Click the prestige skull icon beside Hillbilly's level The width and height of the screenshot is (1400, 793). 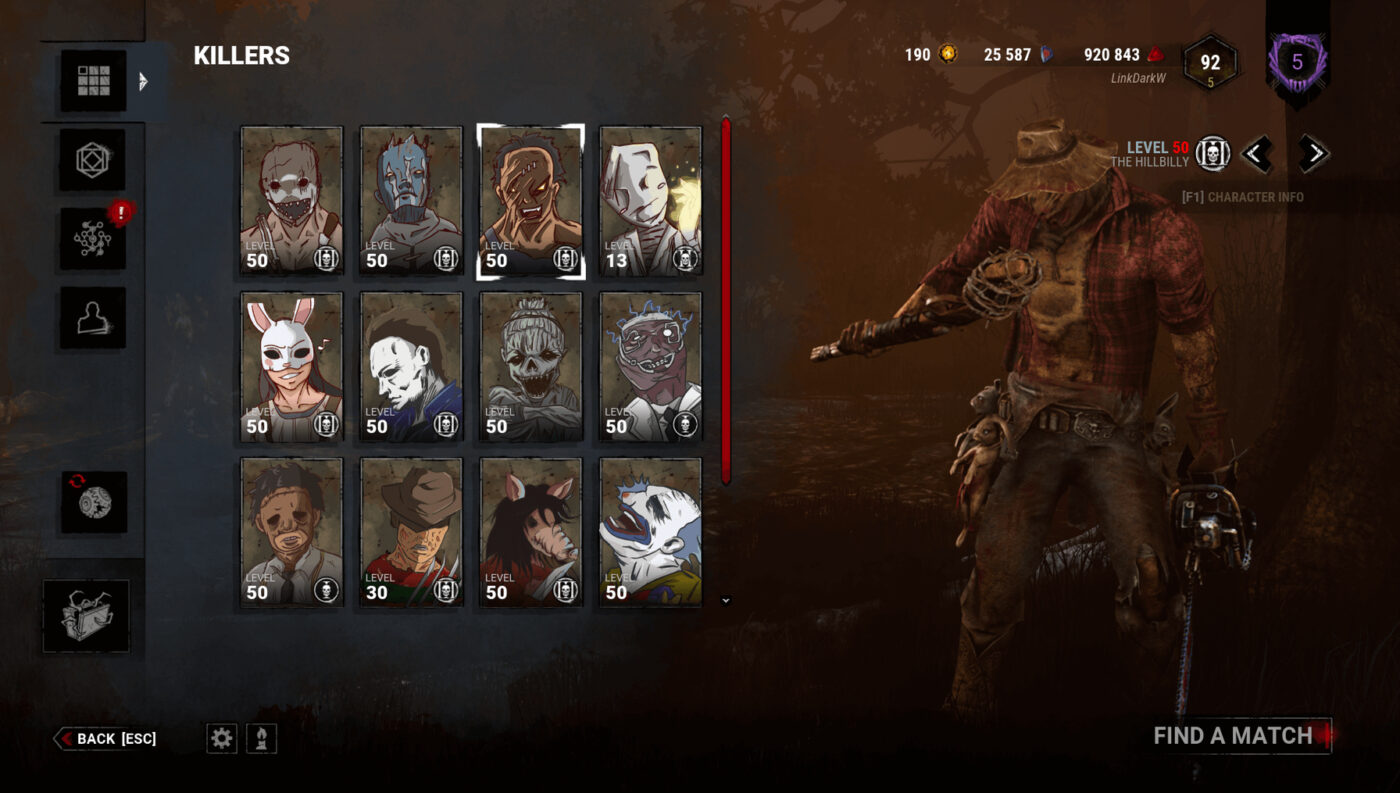click(x=1211, y=155)
